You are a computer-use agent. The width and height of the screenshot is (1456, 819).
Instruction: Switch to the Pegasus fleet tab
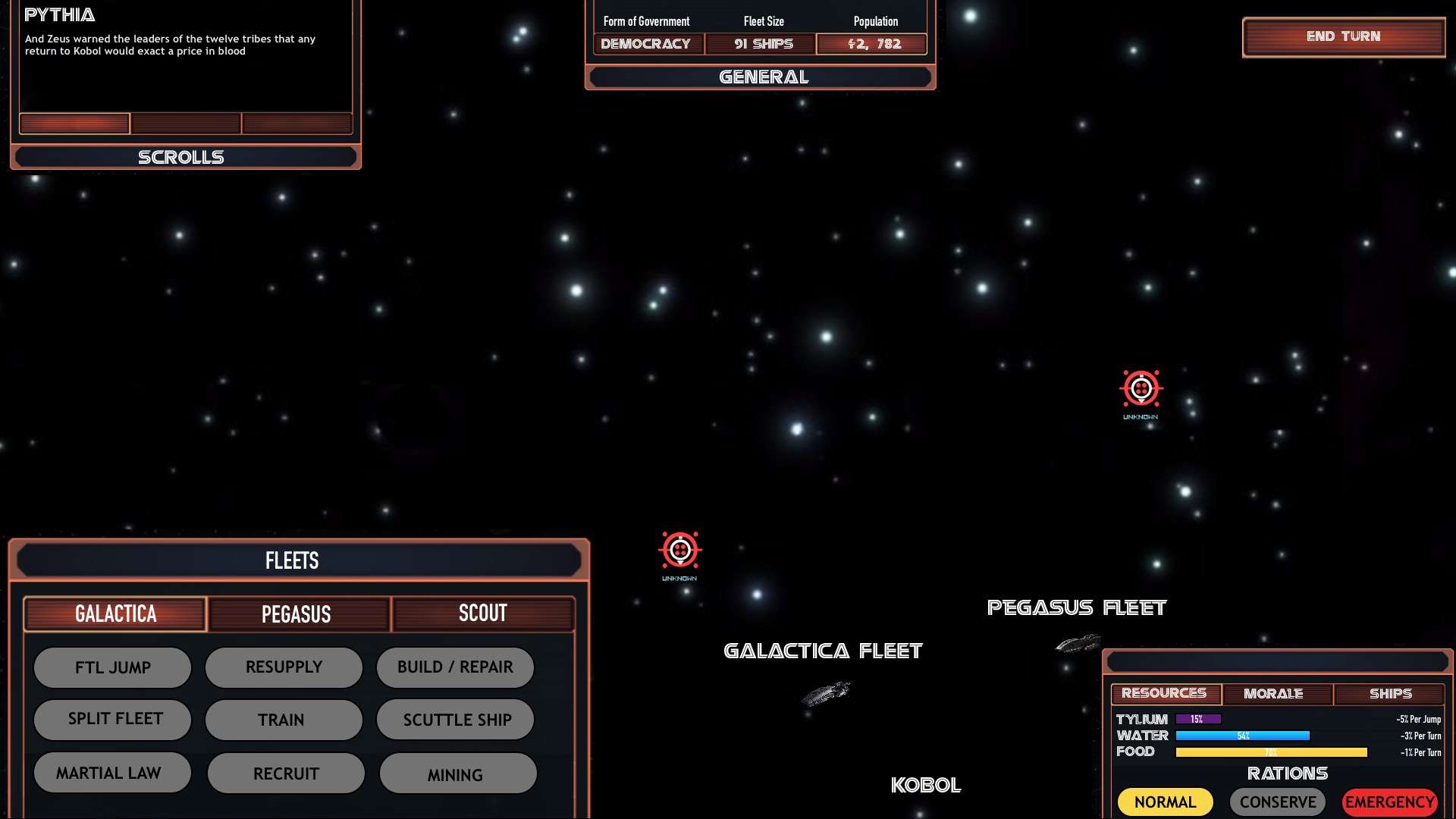297,613
